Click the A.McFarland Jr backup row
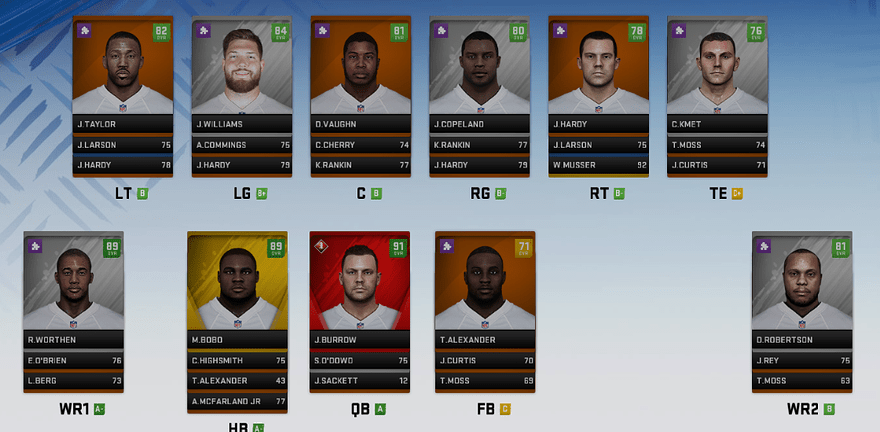The width and height of the screenshot is (880, 432). coord(237,402)
